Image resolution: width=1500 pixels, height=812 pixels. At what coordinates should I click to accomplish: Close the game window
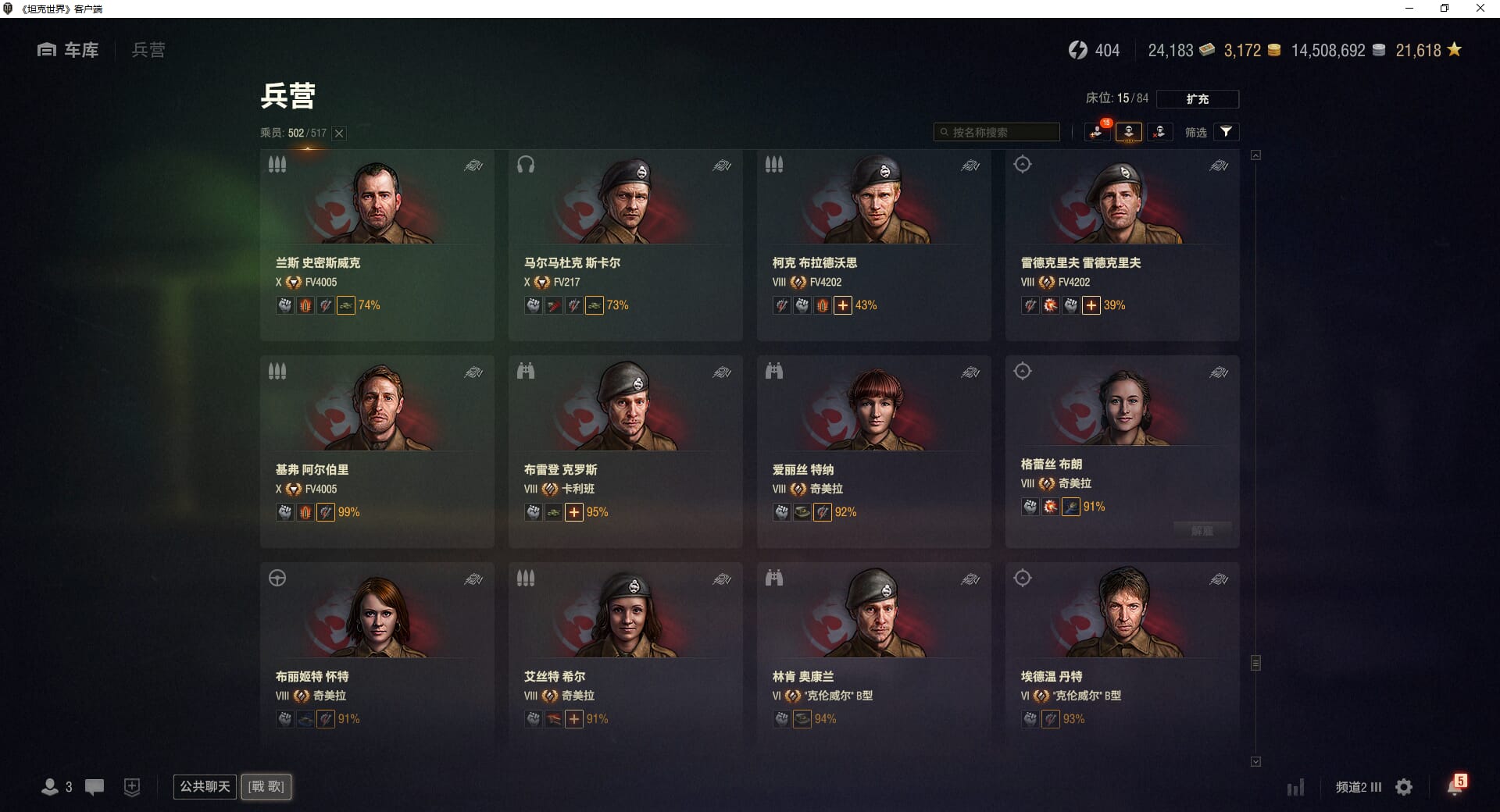(x=1480, y=9)
